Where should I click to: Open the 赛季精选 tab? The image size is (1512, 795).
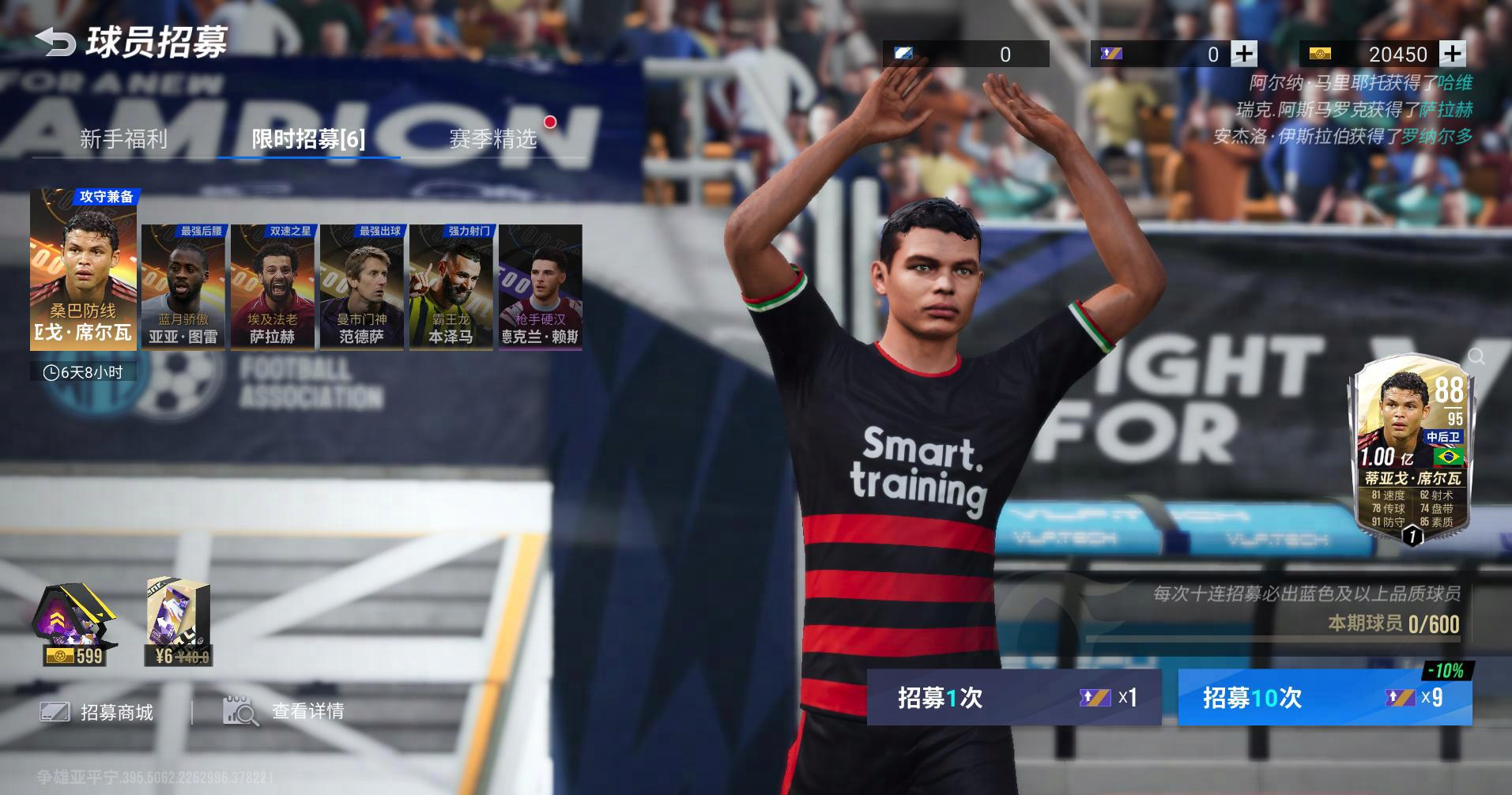tap(493, 139)
